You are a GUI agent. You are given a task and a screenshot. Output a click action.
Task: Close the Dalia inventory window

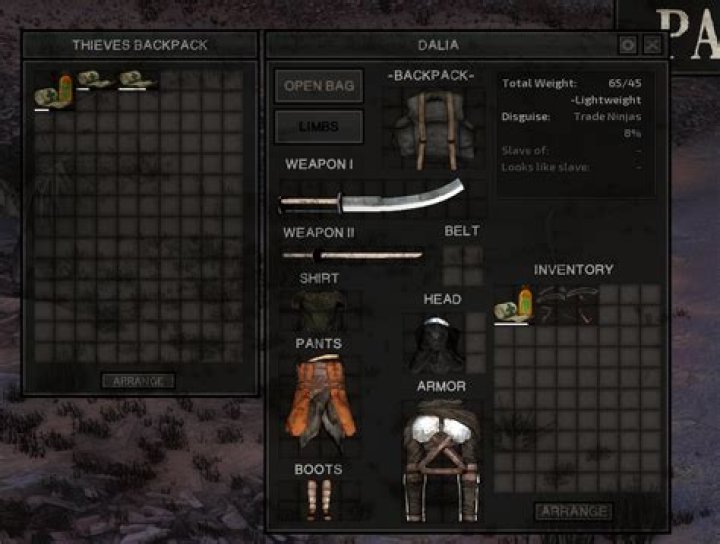point(652,45)
